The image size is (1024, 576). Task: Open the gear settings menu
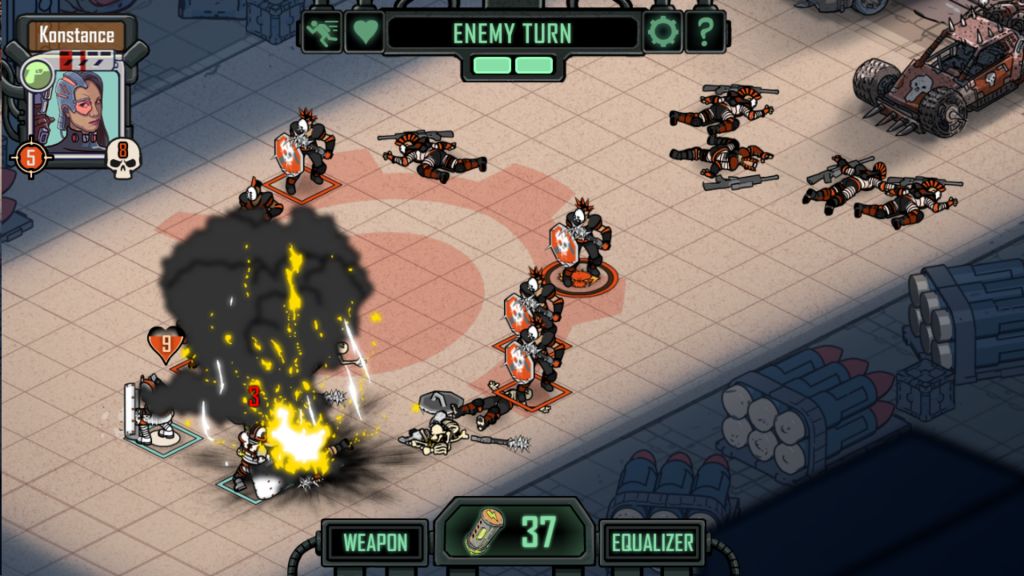coord(661,32)
